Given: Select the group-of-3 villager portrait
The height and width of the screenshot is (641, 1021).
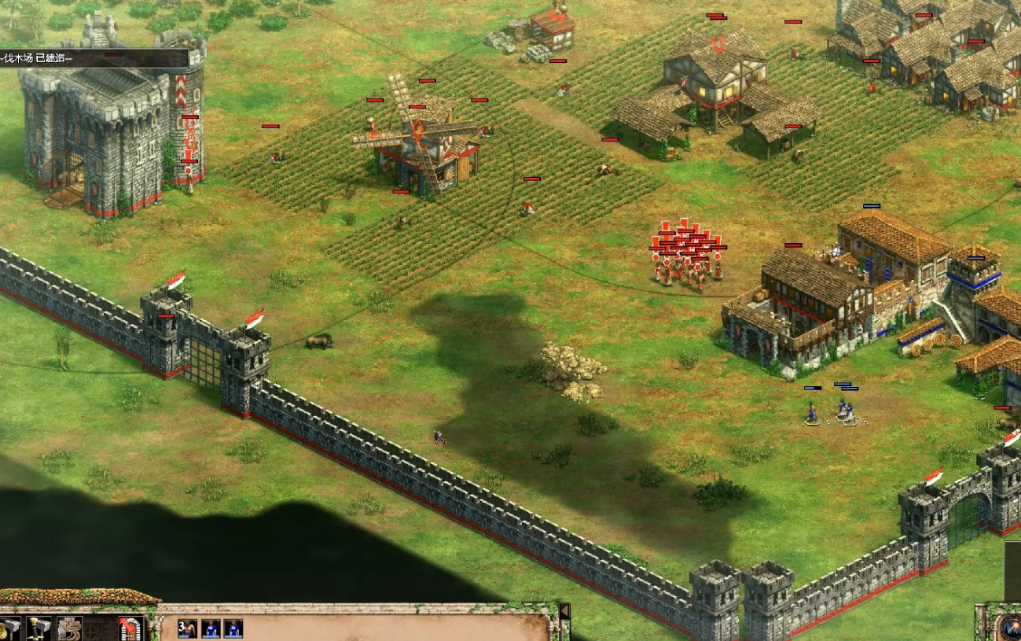Looking at the screenshot, I should (x=186, y=628).
